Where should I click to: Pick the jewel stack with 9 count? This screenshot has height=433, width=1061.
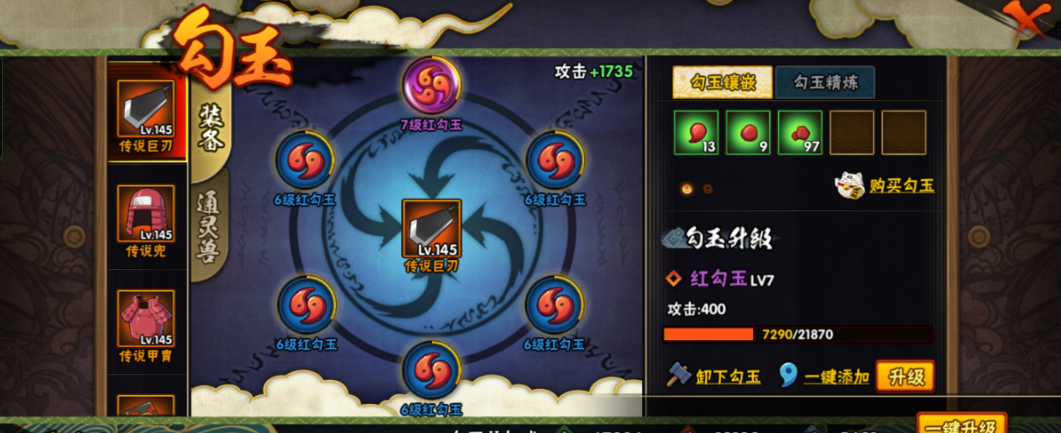(x=748, y=132)
